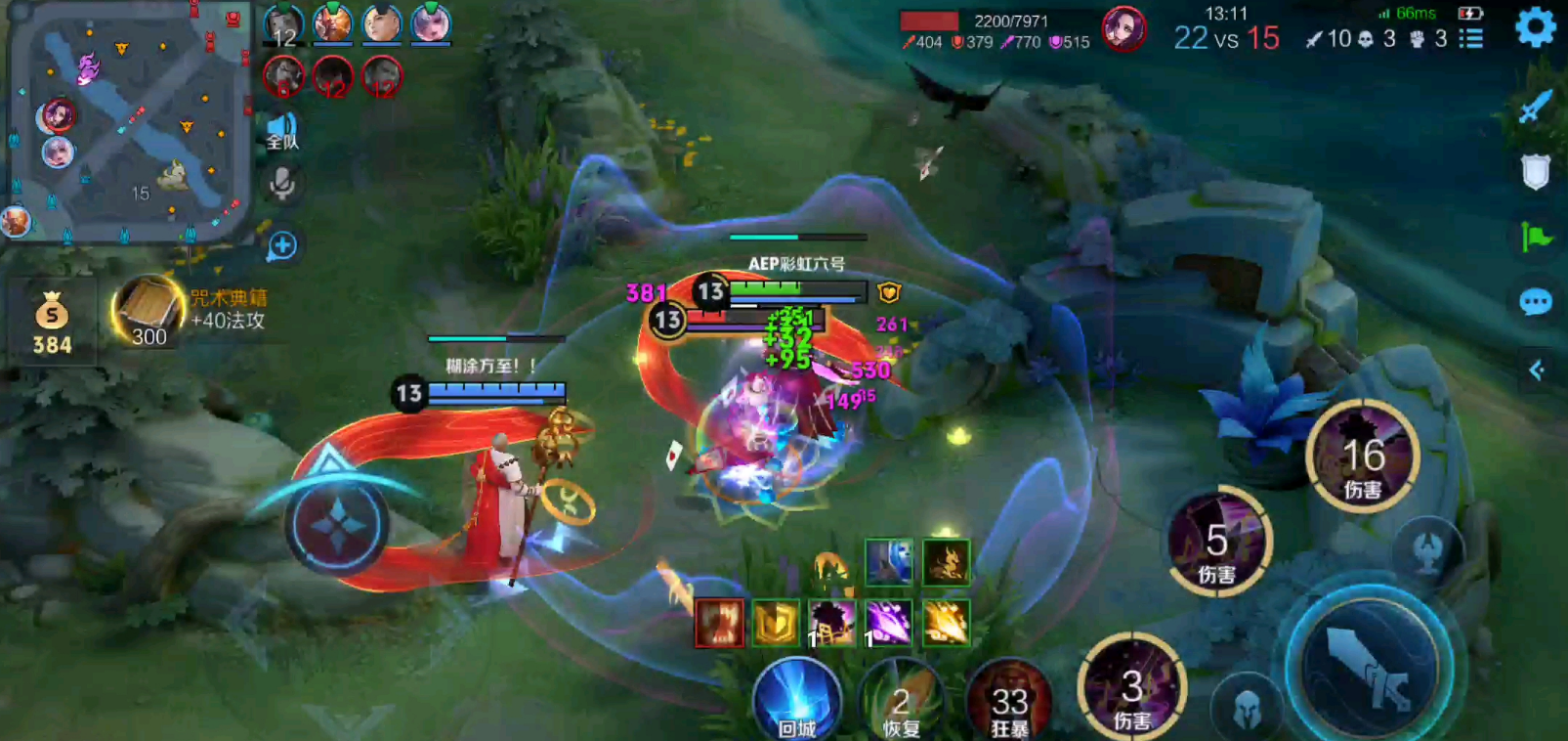Tap the attack signal sword icon
Viewport: 1568px width, 741px height.
(x=1535, y=107)
